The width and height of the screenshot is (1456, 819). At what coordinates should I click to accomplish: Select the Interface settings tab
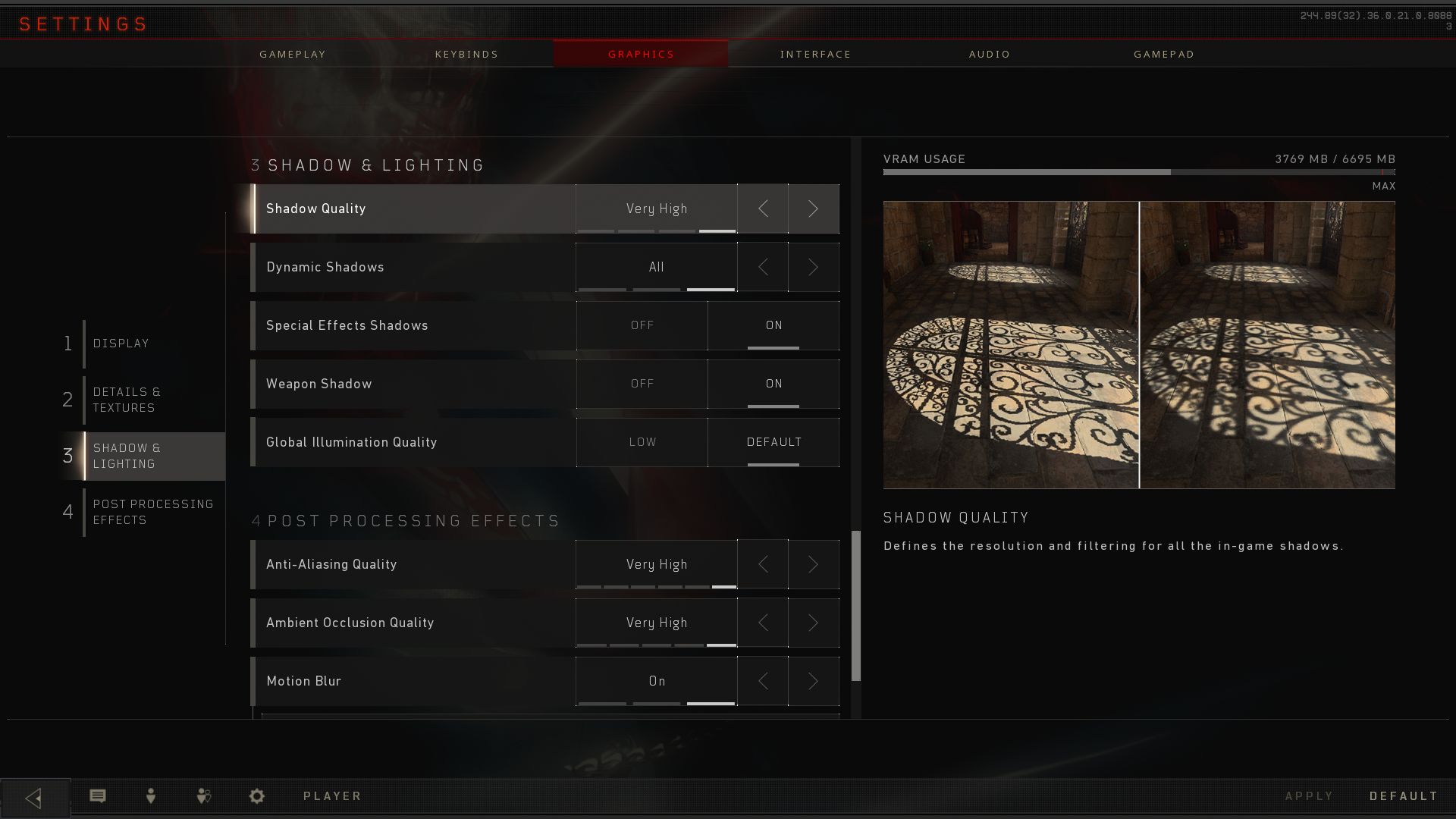pos(815,55)
